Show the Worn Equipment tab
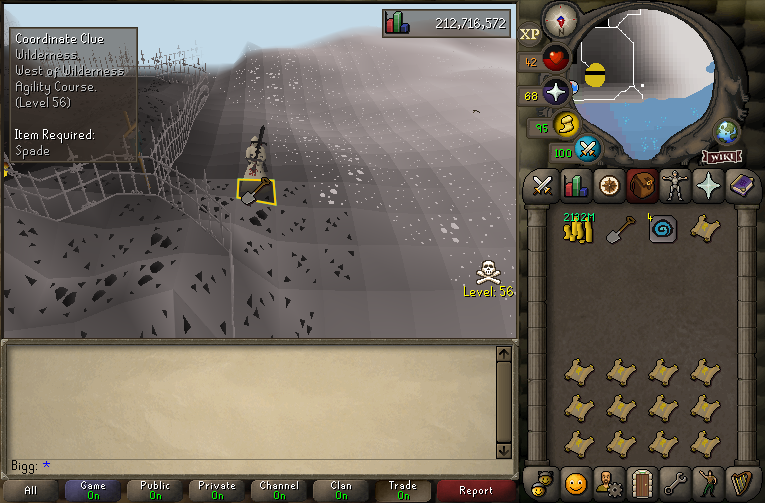 [x=673, y=186]
